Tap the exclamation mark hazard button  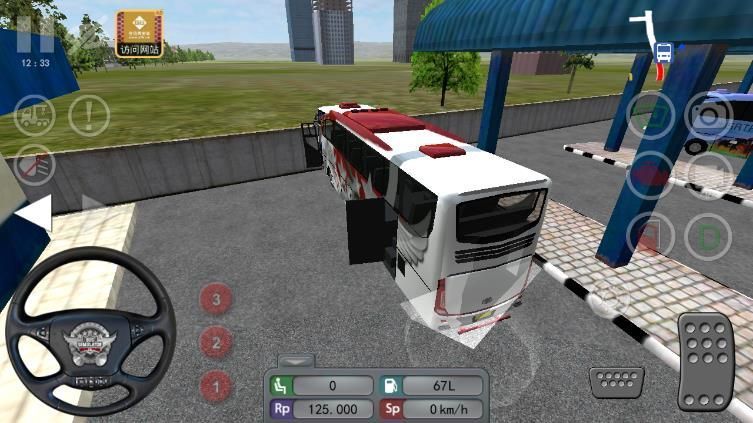coord(89,115)
